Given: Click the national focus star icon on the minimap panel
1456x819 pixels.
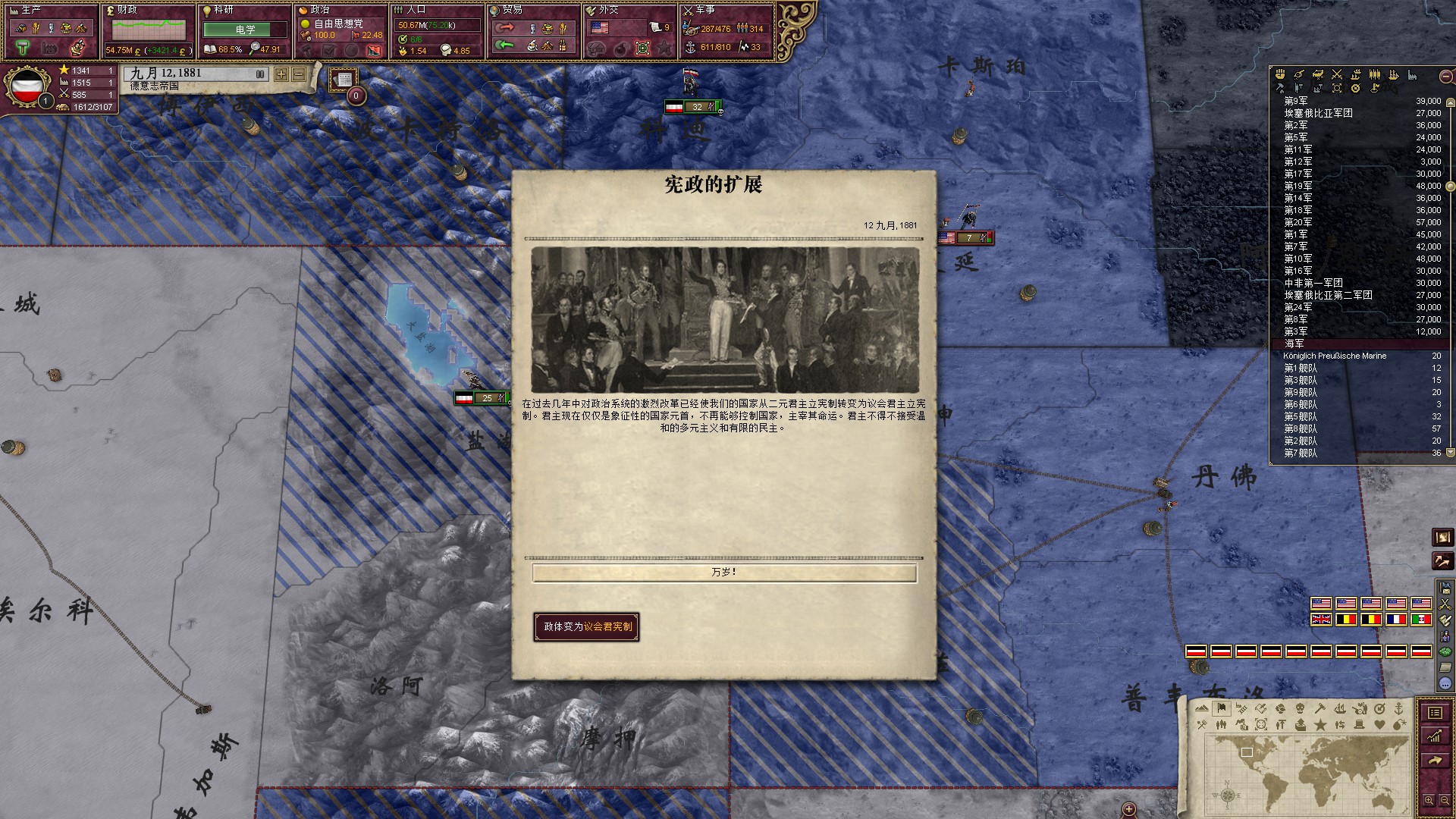Looking at the screenshot, I should pyautogui.click(x=1320, y=726).
